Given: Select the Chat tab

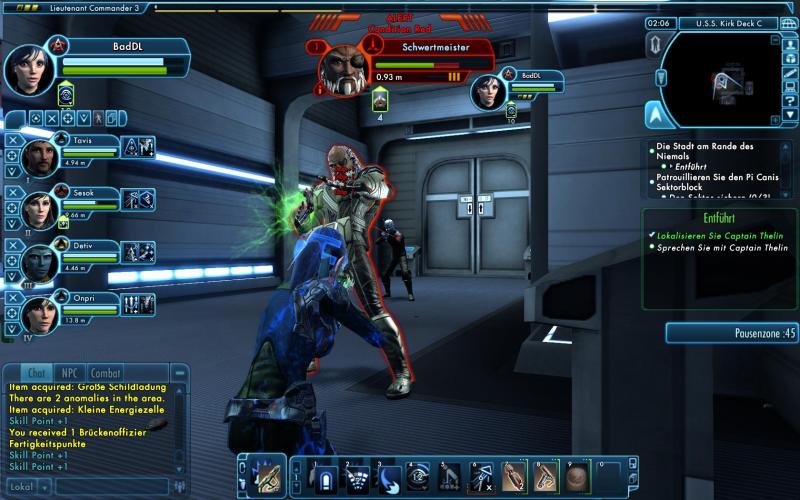Looking at the screenshot, I should pyautogui.click(x=34, y=372).
